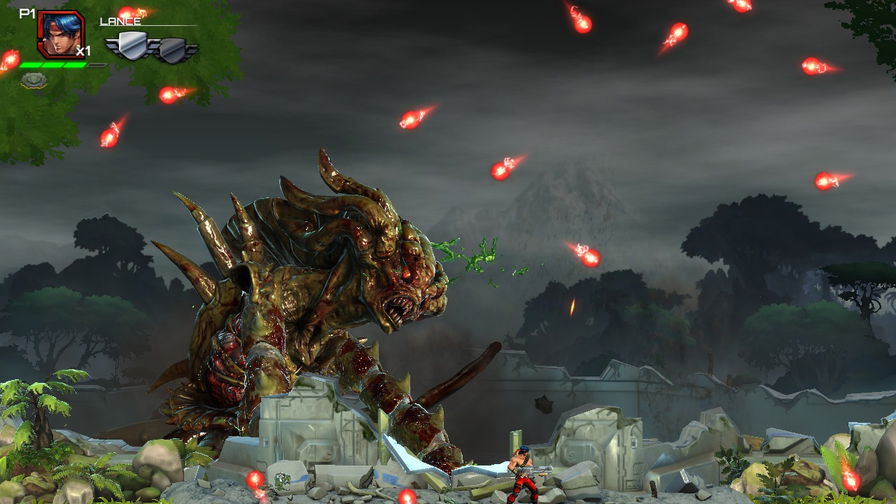
Task: Select the dimmed grey winged shield weapon slot
Action: 174,48
